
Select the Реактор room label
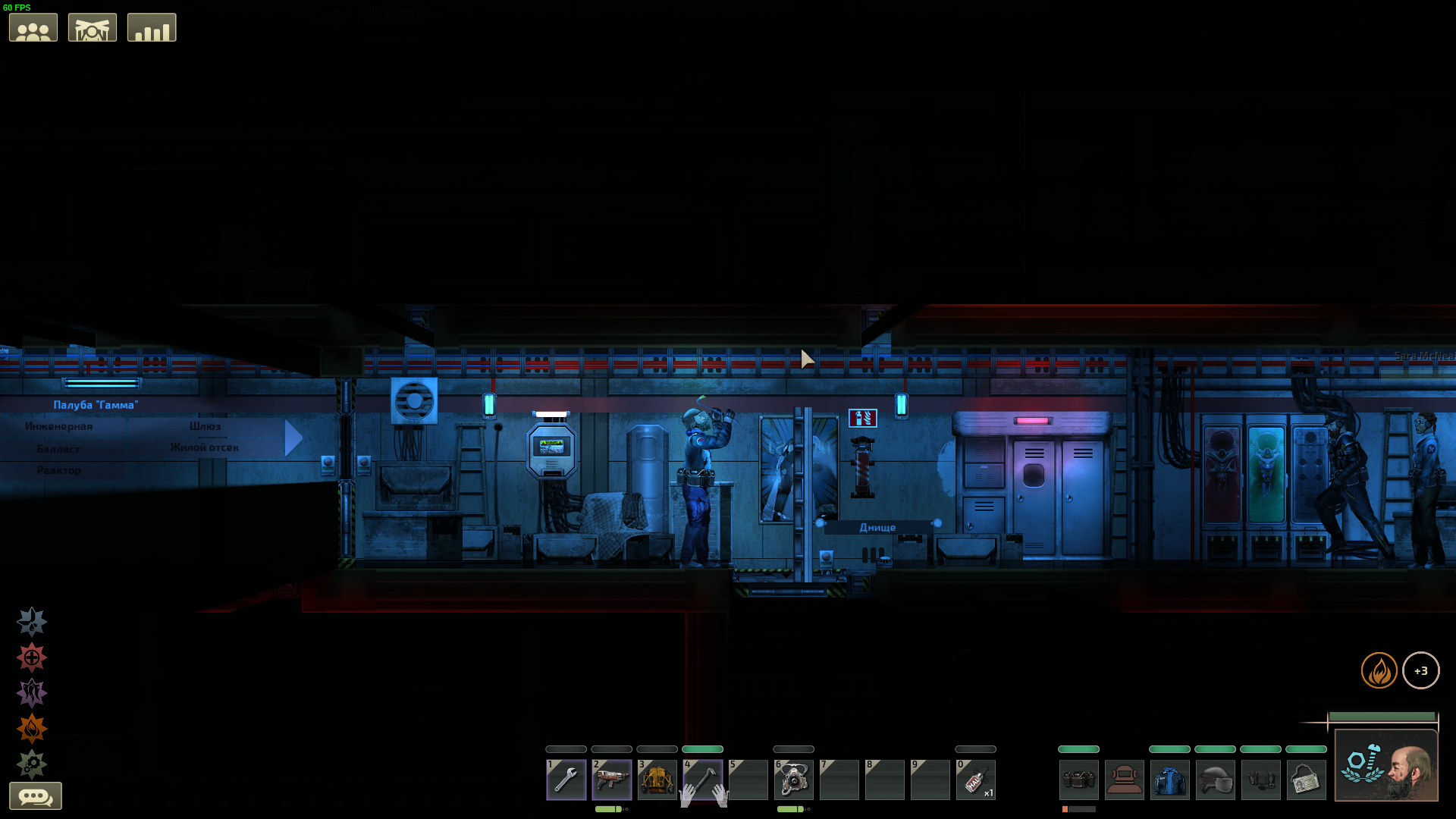[59, 470]
